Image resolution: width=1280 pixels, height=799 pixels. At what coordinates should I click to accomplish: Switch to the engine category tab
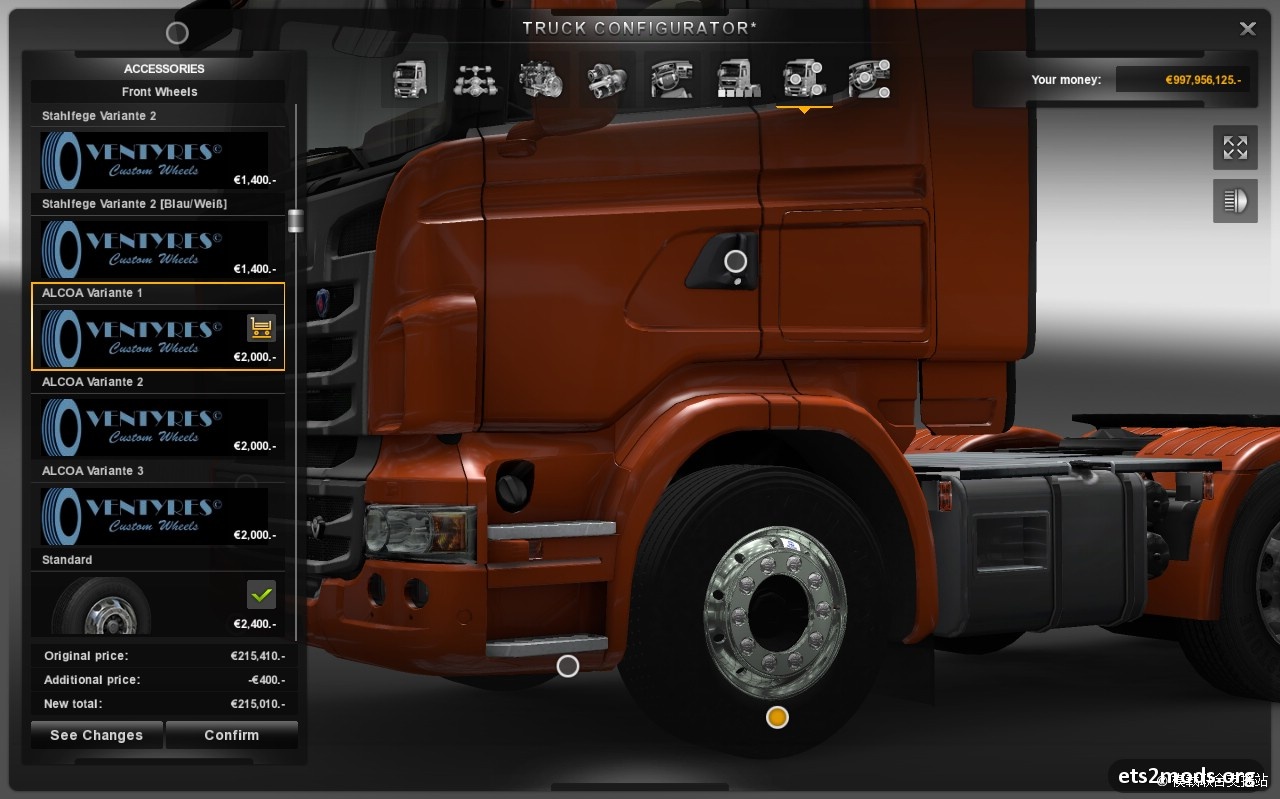click(x=541, y=80)
